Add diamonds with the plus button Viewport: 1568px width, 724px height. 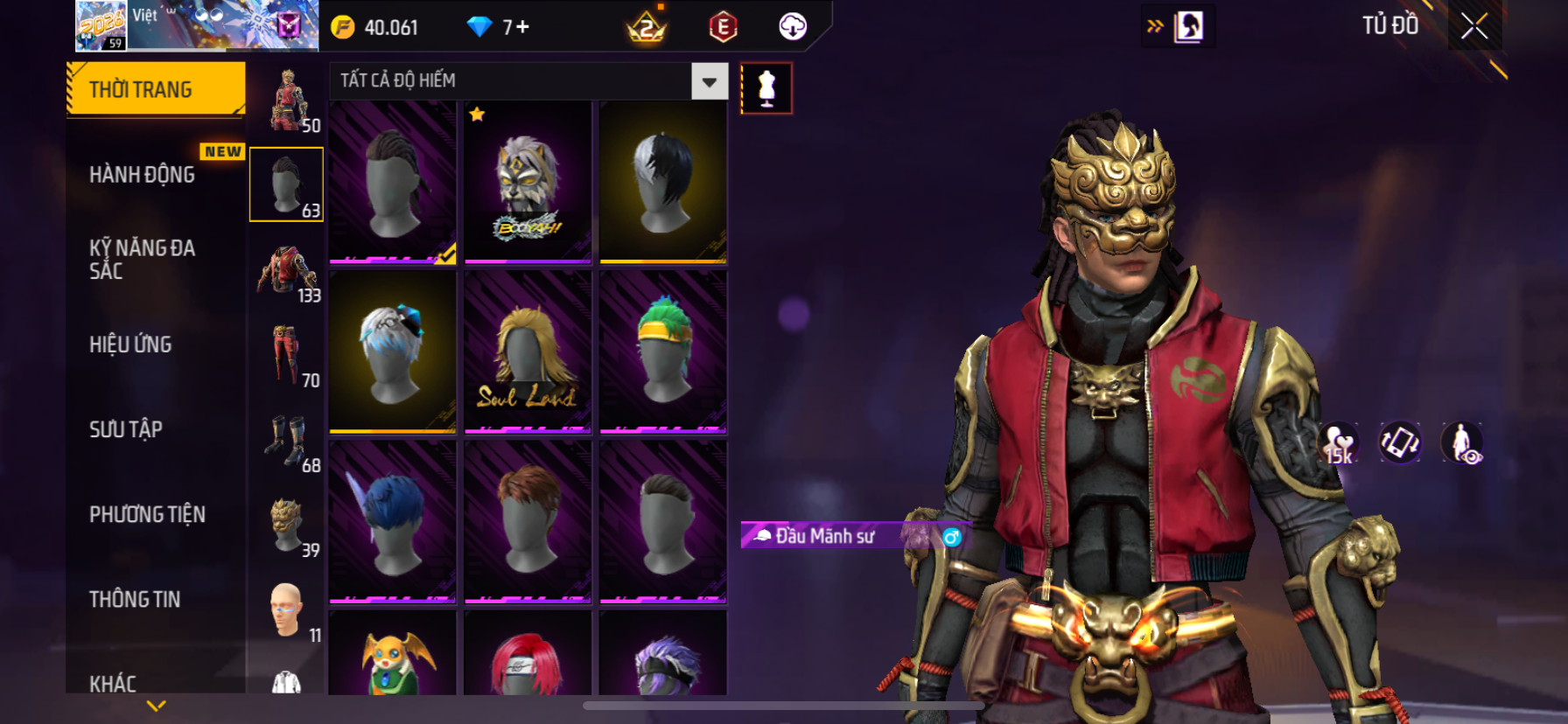click(522, 27)
